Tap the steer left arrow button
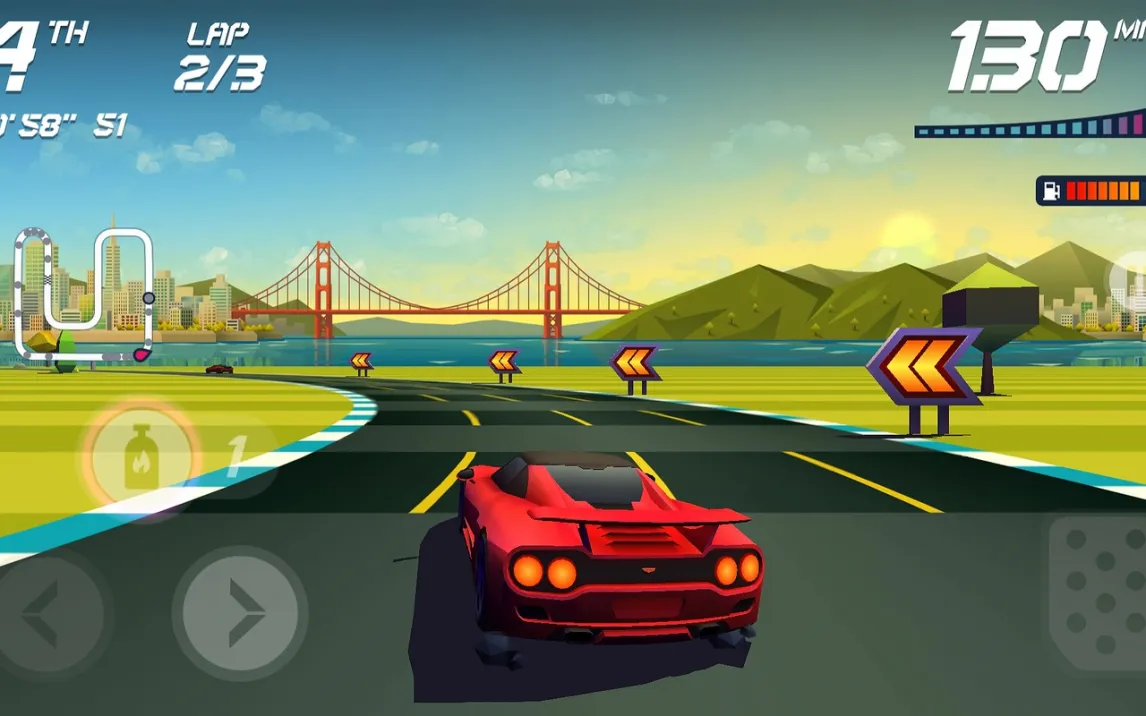 [45, 612]
